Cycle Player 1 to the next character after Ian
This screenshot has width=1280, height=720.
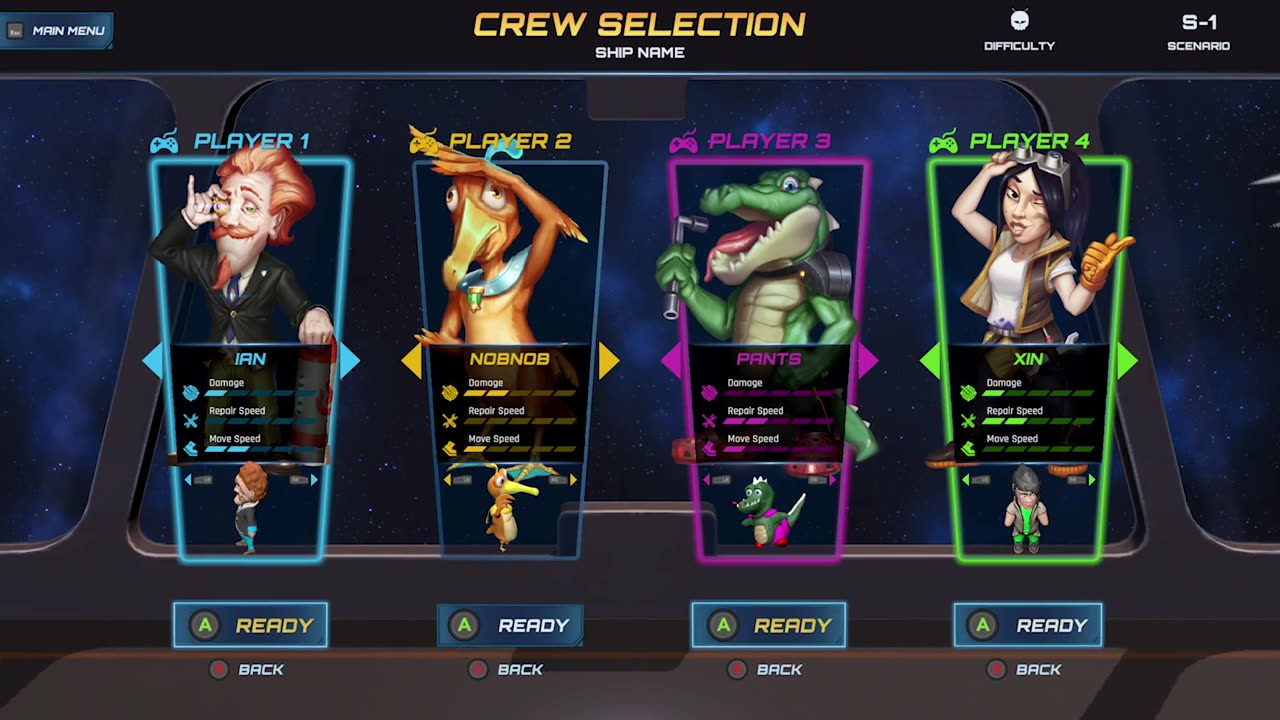(349, 360)
